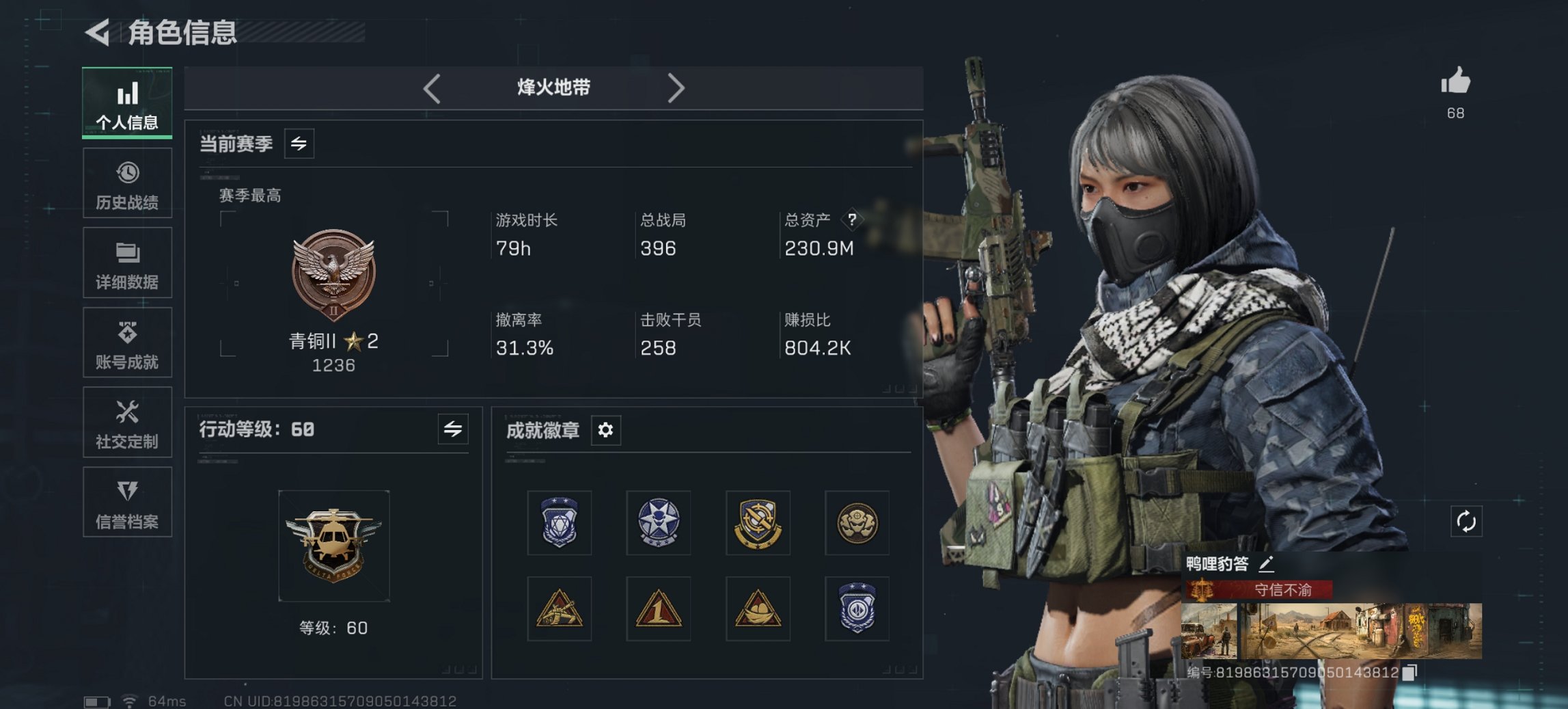View 账号成就 achievements

coord(127,343)
